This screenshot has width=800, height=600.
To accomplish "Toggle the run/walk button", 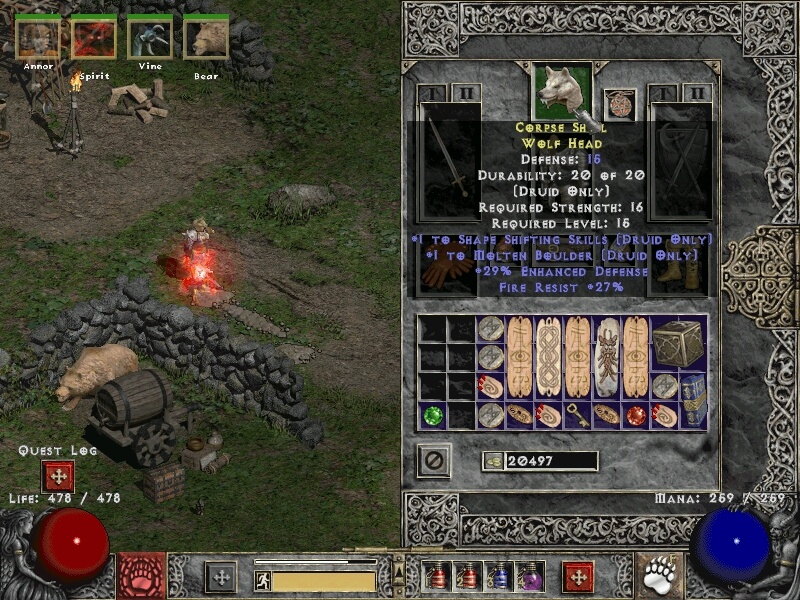I will [263, 580].
